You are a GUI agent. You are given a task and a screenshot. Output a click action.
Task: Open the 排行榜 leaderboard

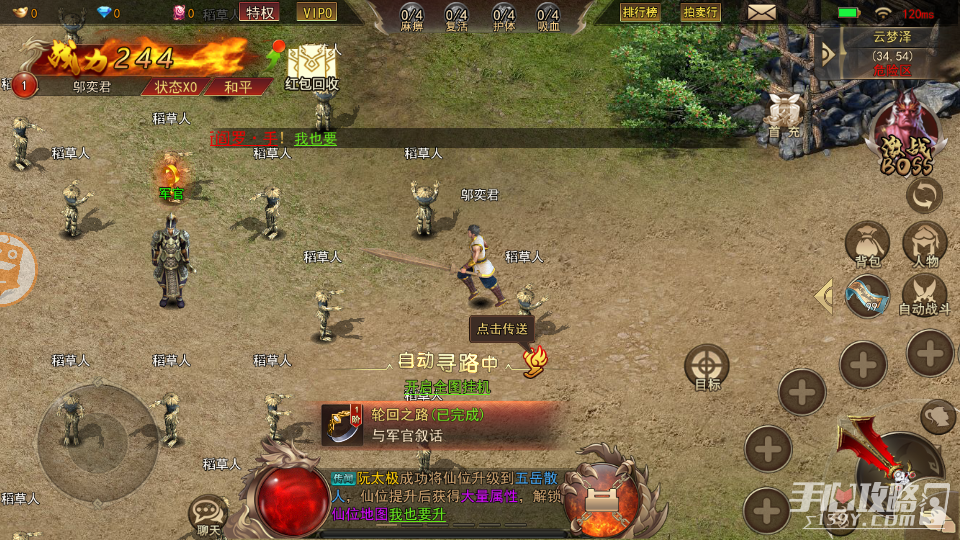pos(639,12)
